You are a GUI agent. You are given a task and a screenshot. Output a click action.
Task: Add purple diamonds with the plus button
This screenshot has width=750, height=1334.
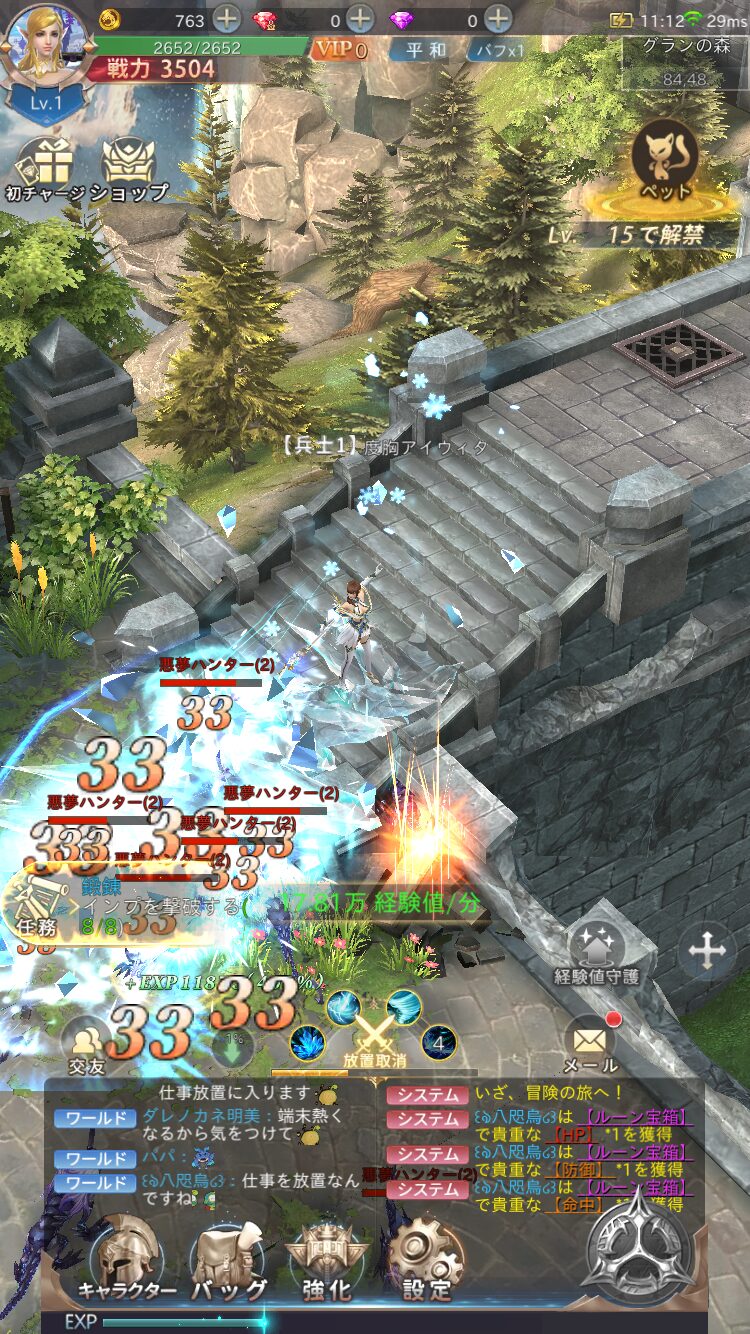pyautogui.click(x=498, y=19)
